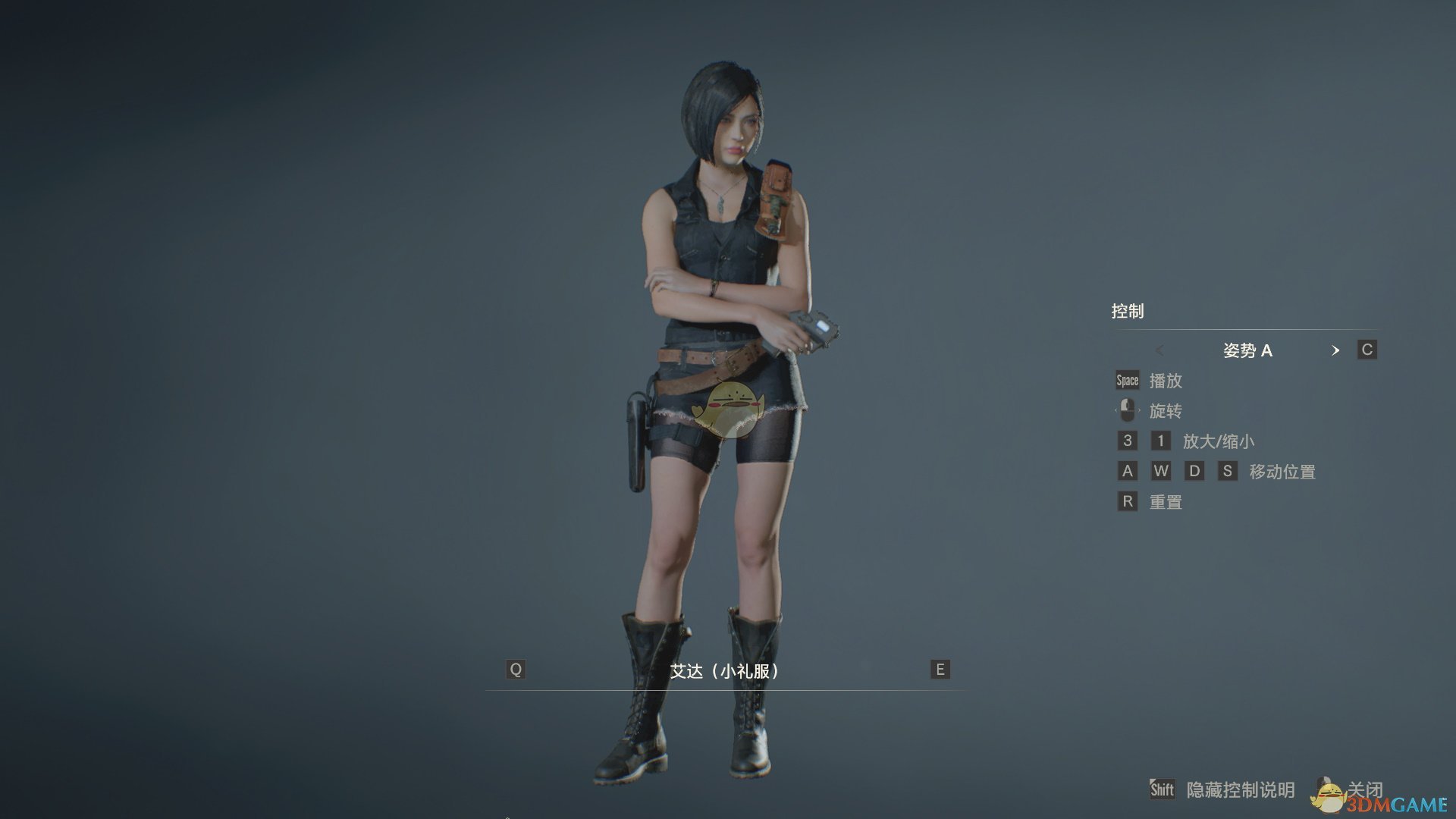Click the "3" zoom-in key icon
This screenshot has height=819, width=1456.
point(1127,441)
